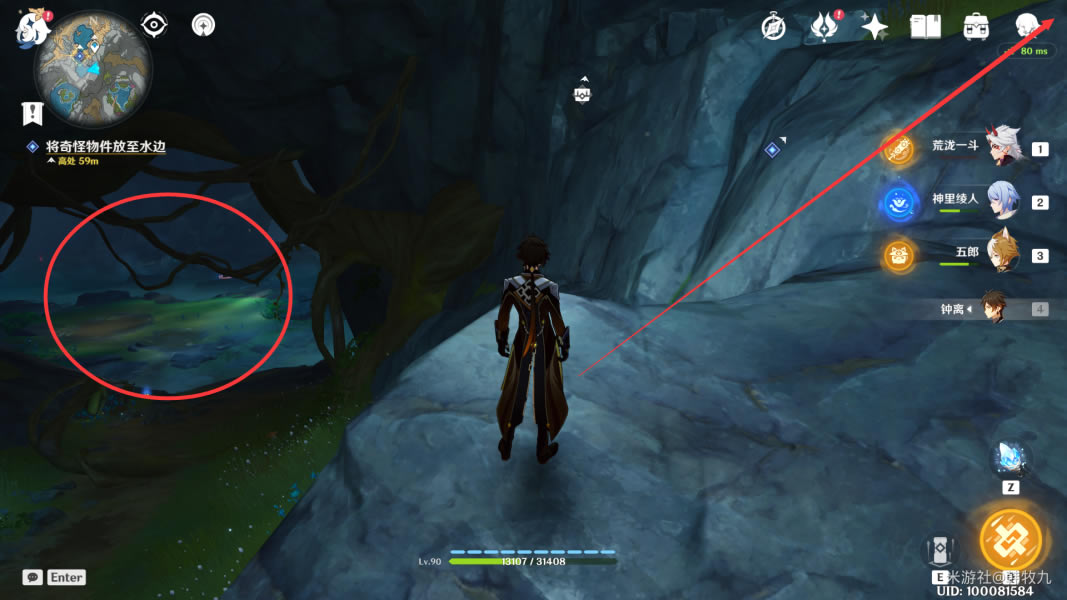Image resolution: width=1067 pixels, height=600 pixels.
Task: Open the backpack inventory
Action: (x=976, y=27)
